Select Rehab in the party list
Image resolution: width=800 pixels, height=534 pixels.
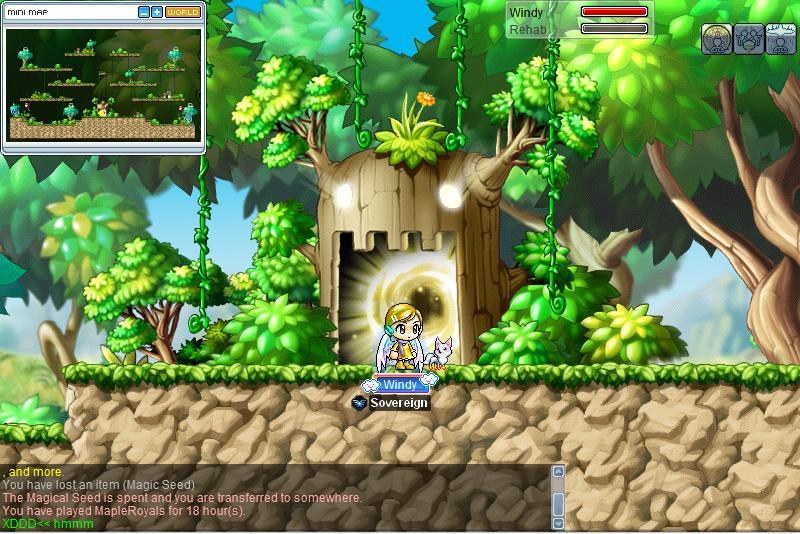528,30
